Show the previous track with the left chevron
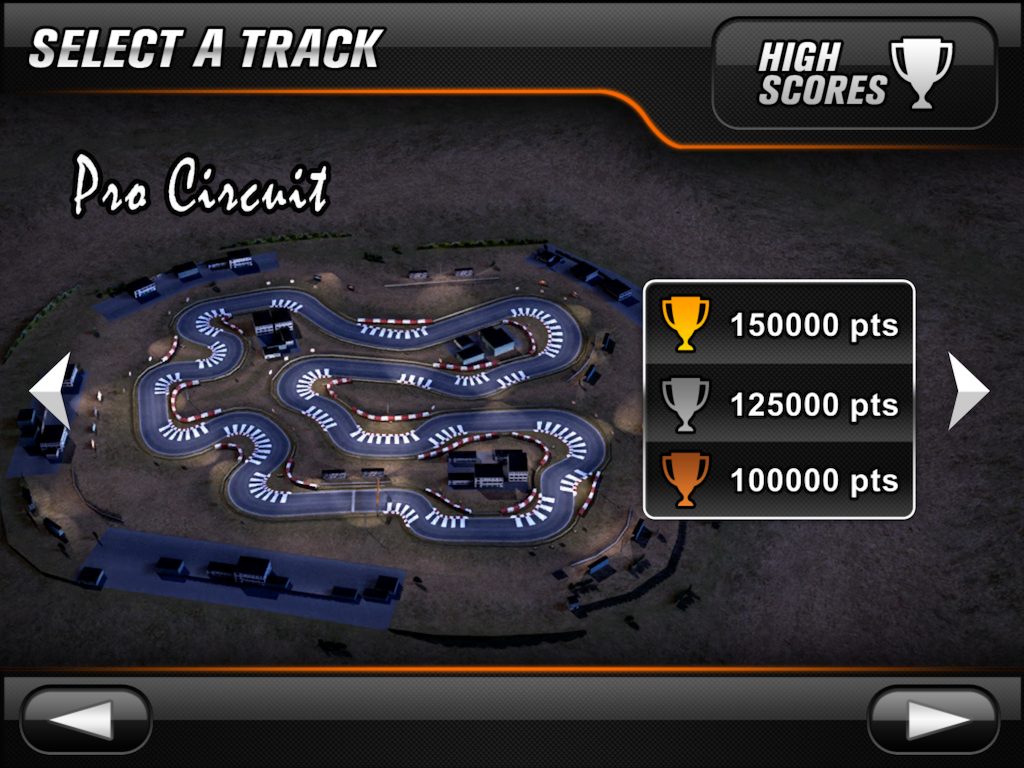The height and width of the screenshot is (768, 1024). tap(51, 391)
